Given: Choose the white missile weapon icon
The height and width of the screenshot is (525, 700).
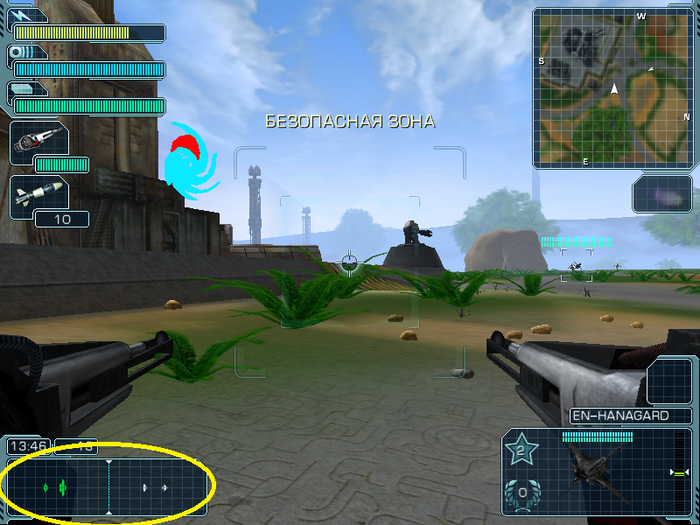Looking at the screenshot, I should click(x=39, y=193).
